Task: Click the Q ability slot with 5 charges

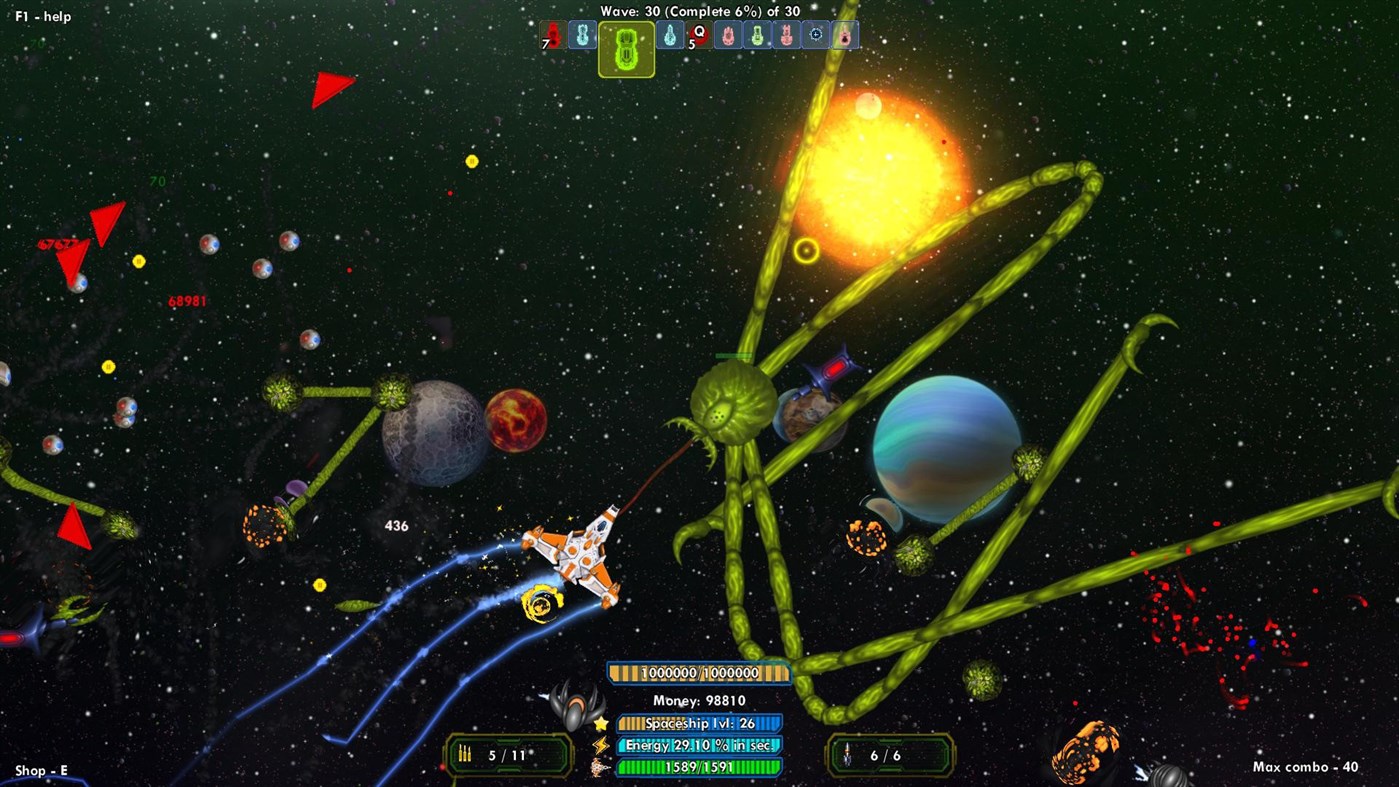Action: click(x=697, y=36)
